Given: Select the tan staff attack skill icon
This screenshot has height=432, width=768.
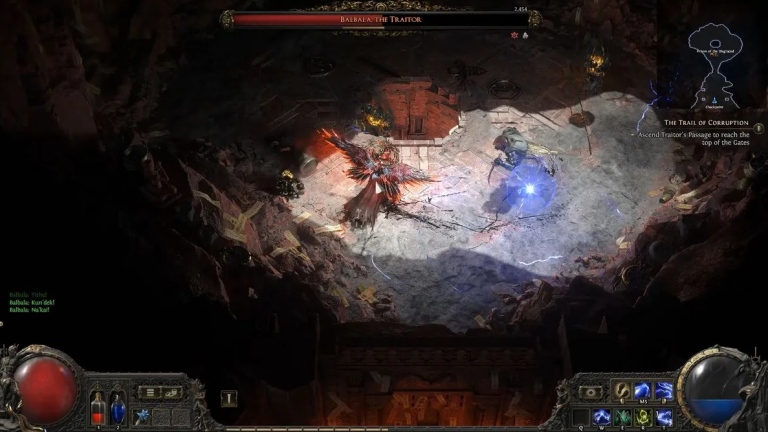Looking at the screenshot, I should 622,391.
